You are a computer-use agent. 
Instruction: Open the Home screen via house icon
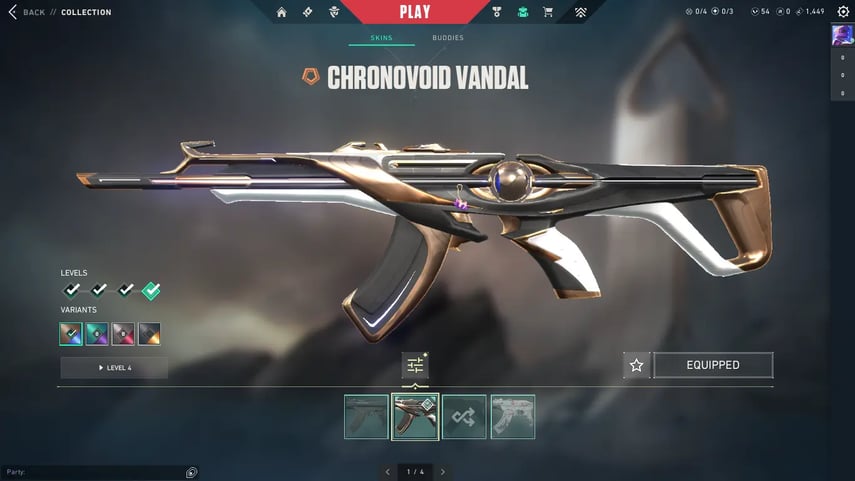[x=281, y=12]
